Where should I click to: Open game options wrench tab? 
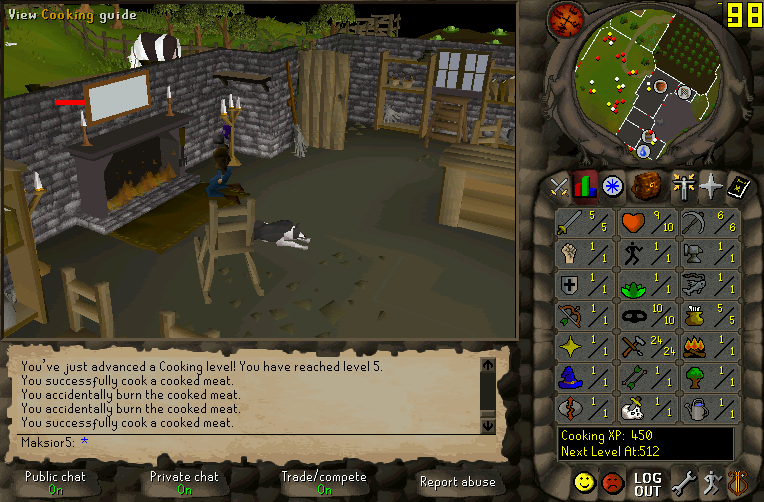click(x=683, y=484)
